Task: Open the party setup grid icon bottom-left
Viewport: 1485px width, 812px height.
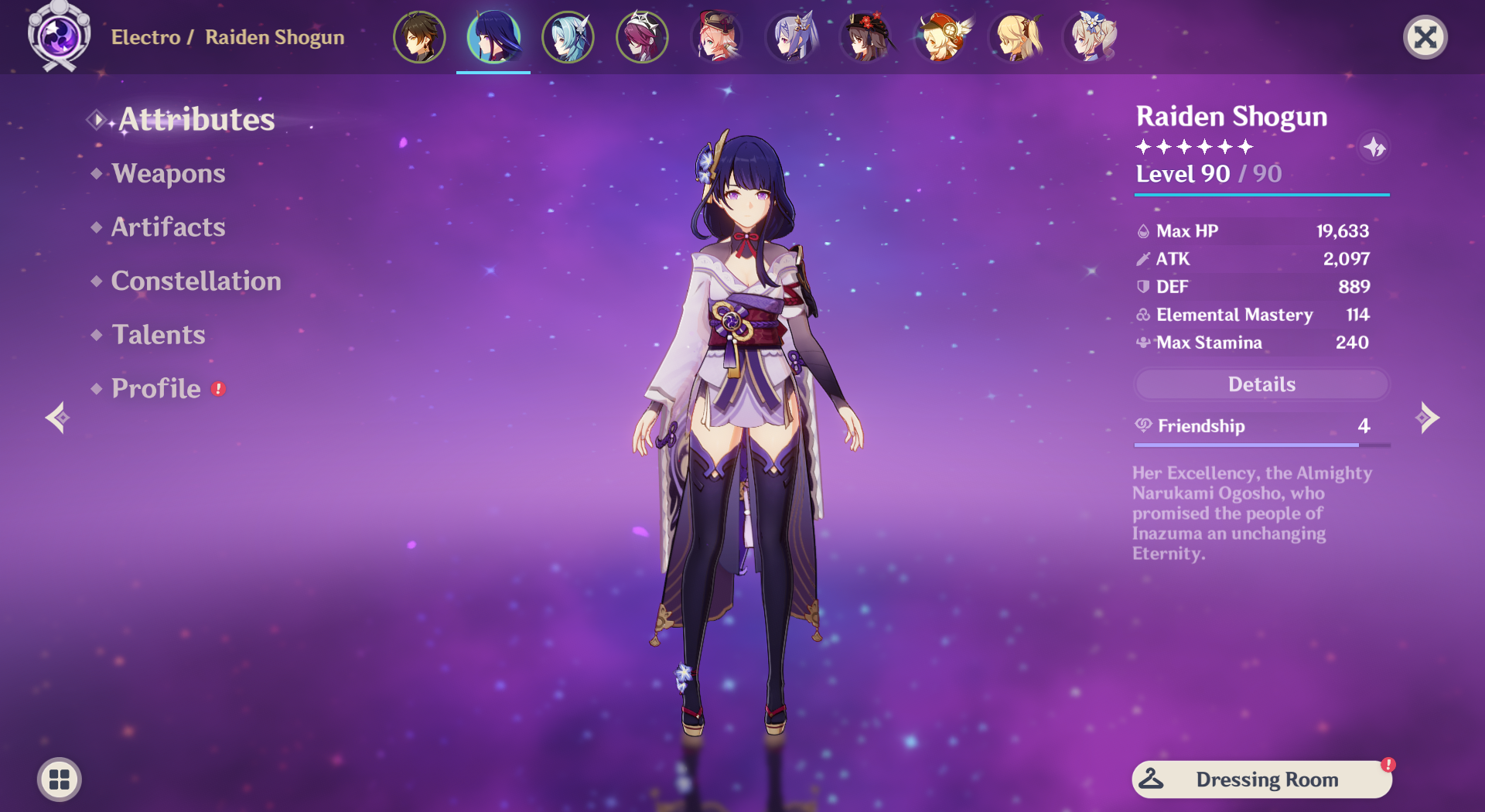Action: click(x=59, y=780)
